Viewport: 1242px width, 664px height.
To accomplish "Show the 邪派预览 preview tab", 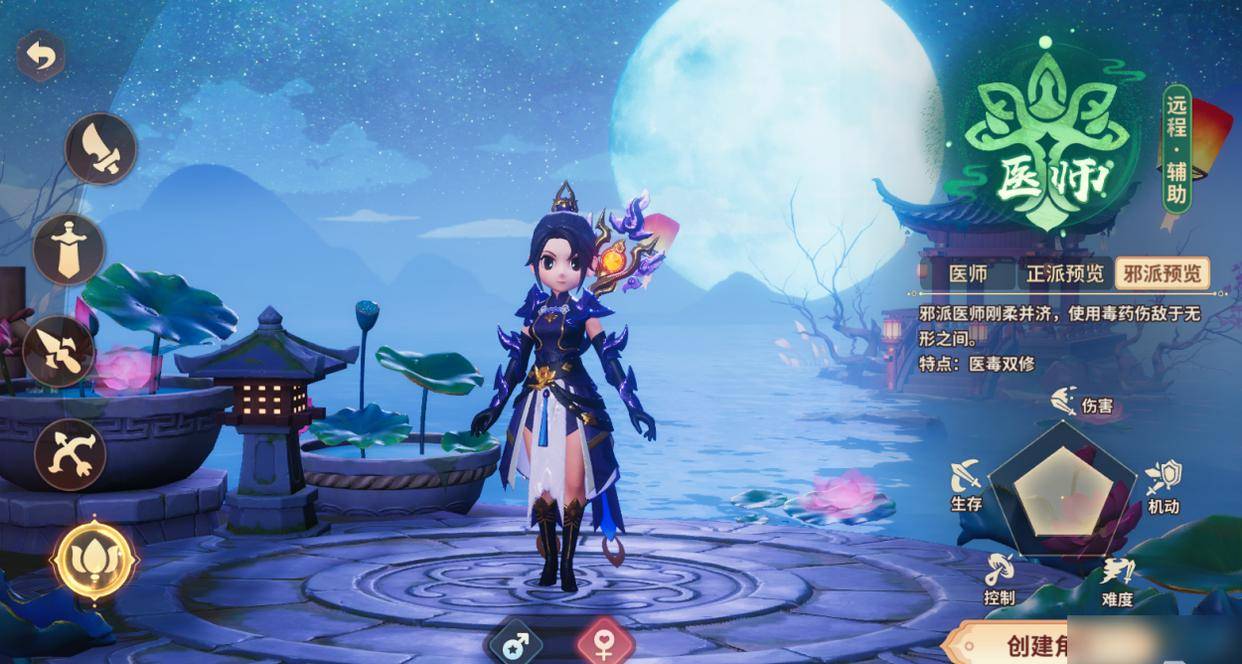I will click(x=1163, y=274).
